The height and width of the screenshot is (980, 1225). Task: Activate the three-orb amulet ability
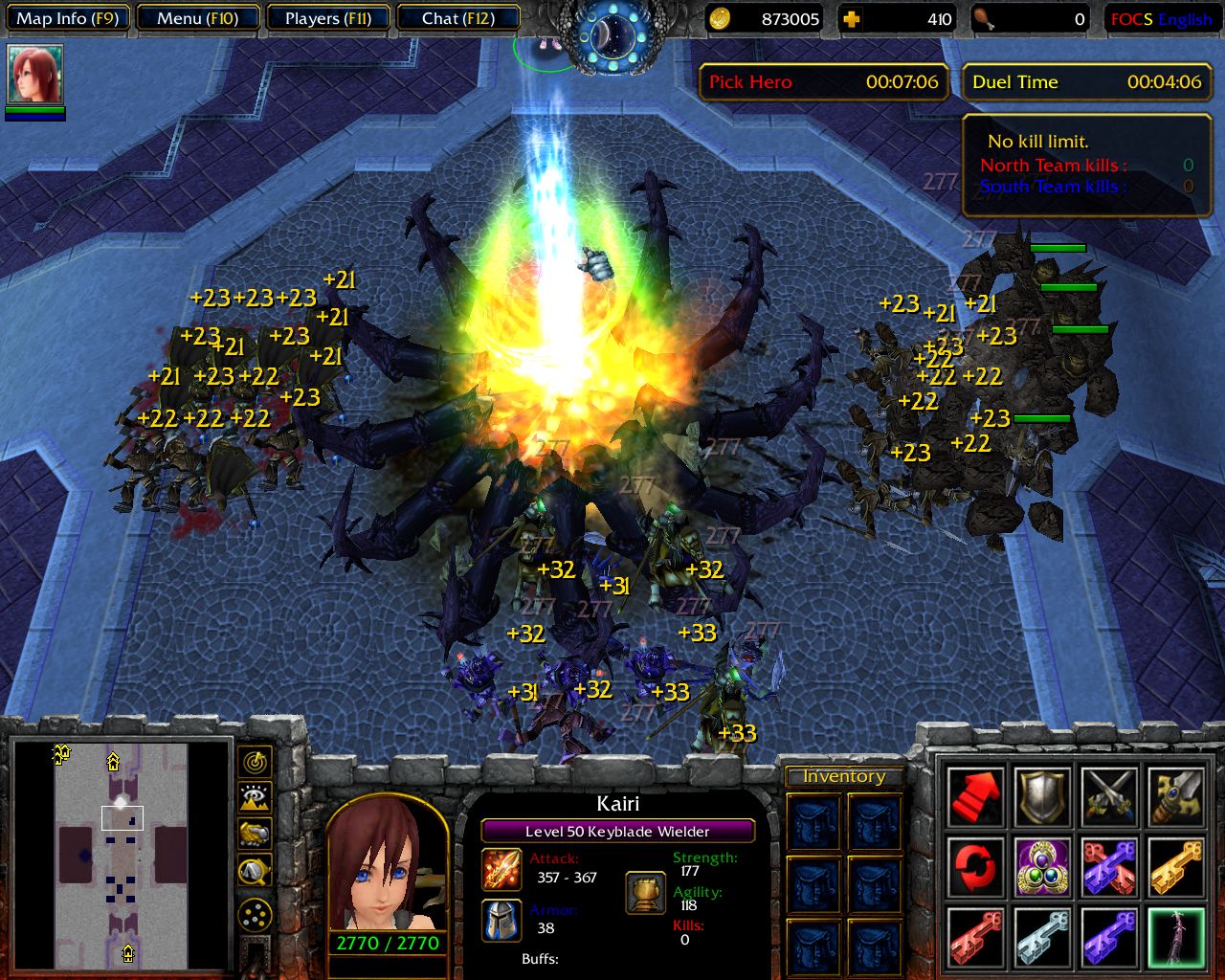coord(1042,867)
